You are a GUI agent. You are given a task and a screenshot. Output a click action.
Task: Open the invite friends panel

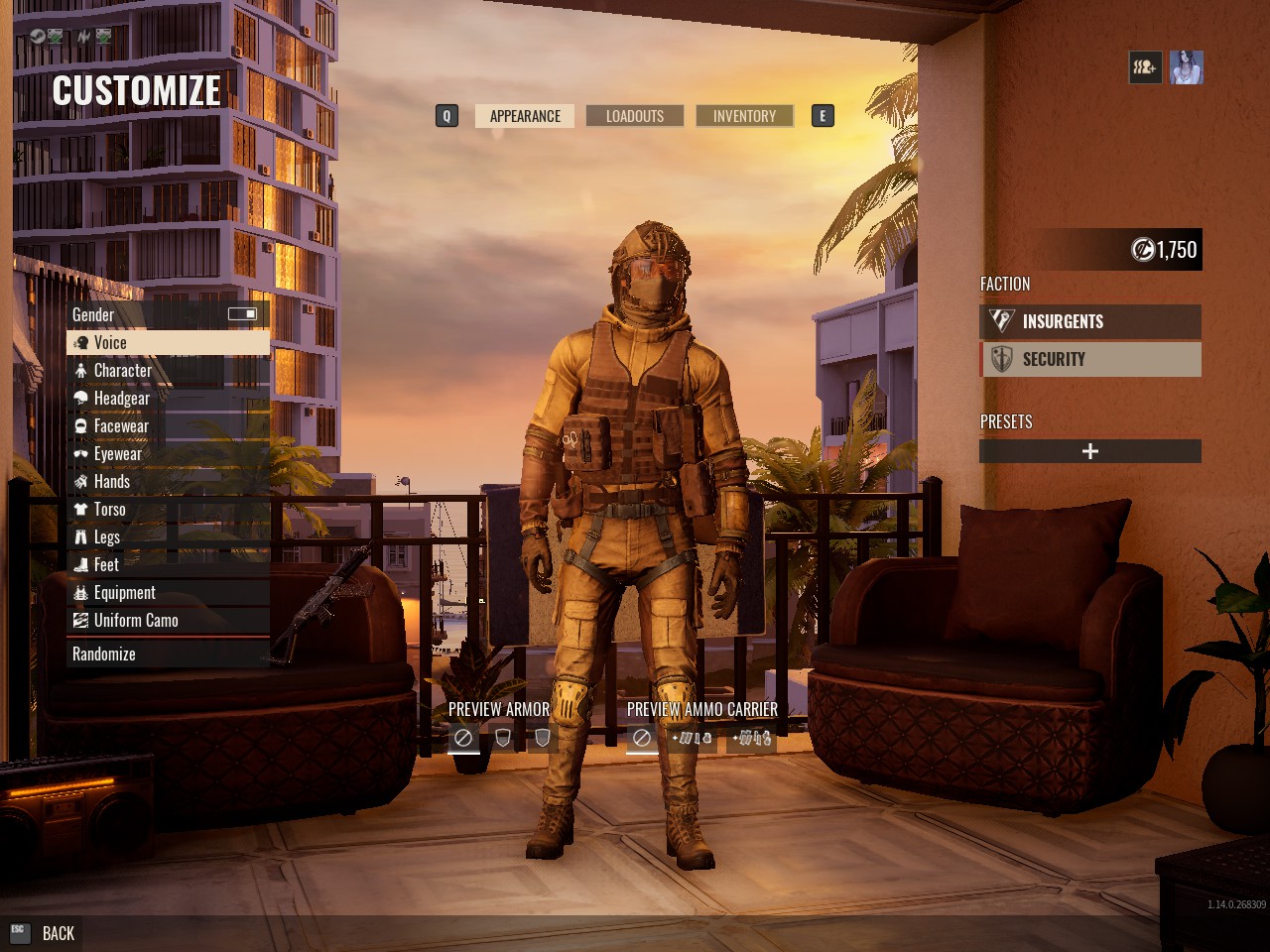point(1145,67)
